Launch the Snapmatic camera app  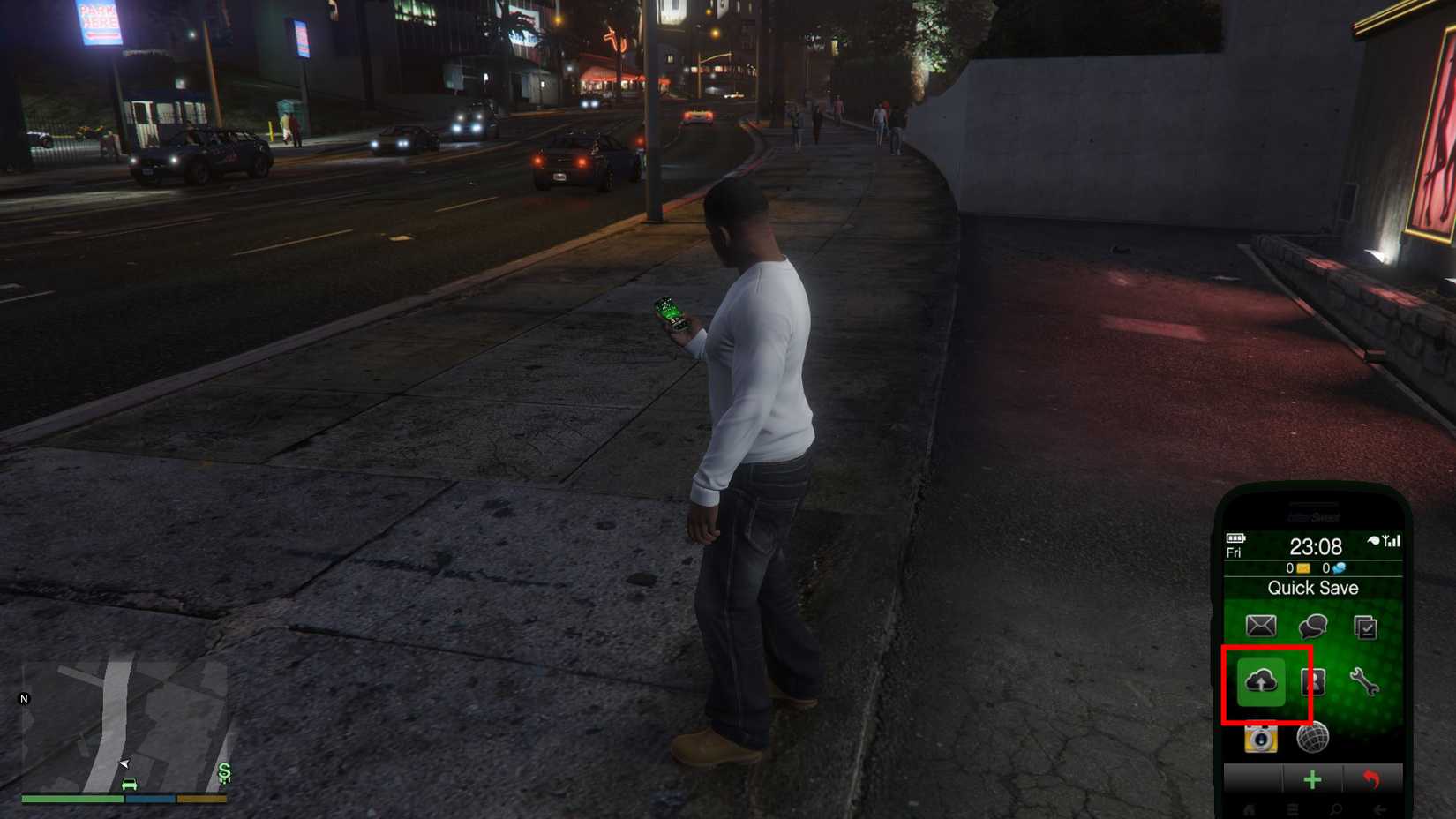click(x=1259, y=739)
